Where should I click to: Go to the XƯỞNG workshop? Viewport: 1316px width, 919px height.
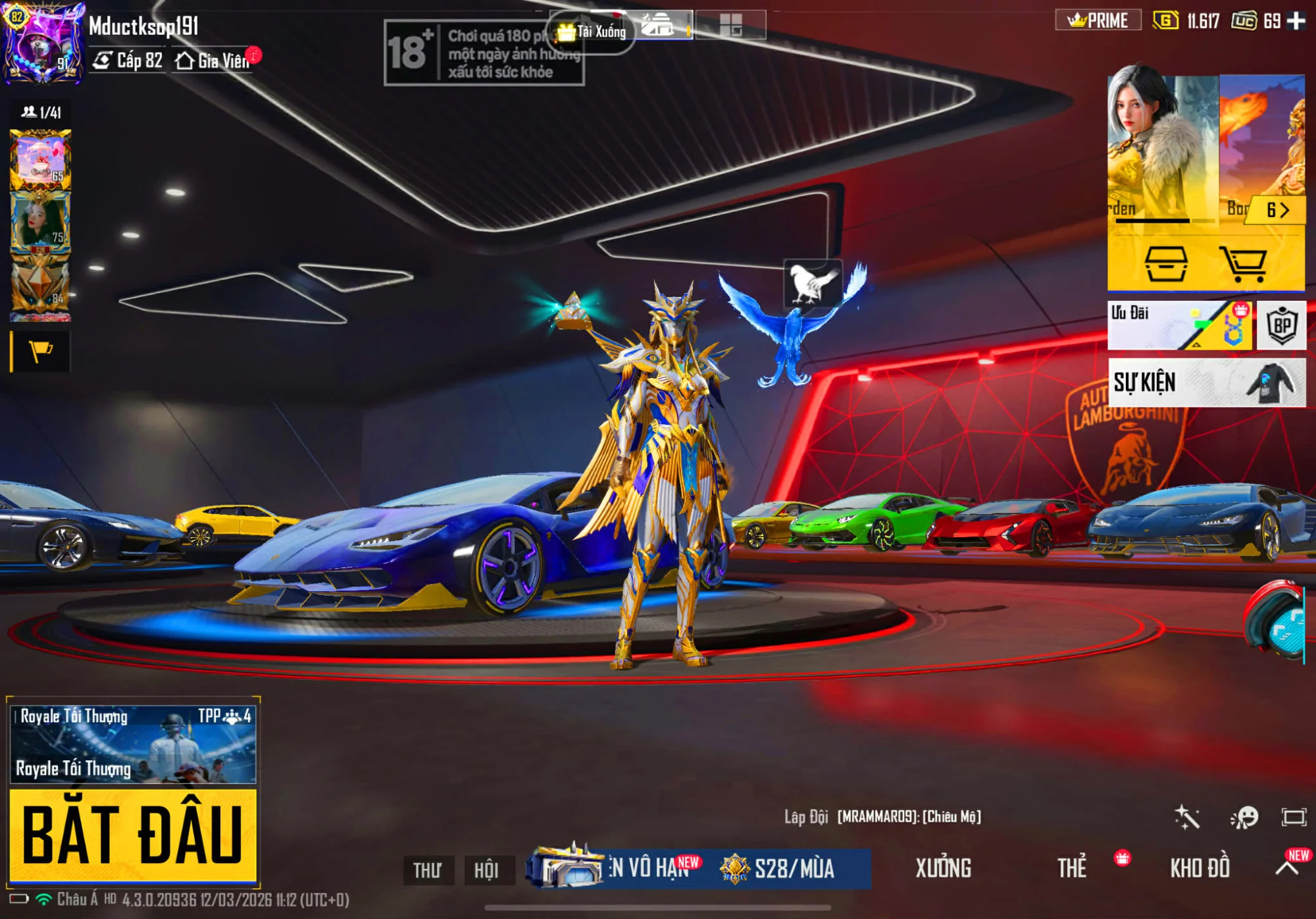[943, 868]
